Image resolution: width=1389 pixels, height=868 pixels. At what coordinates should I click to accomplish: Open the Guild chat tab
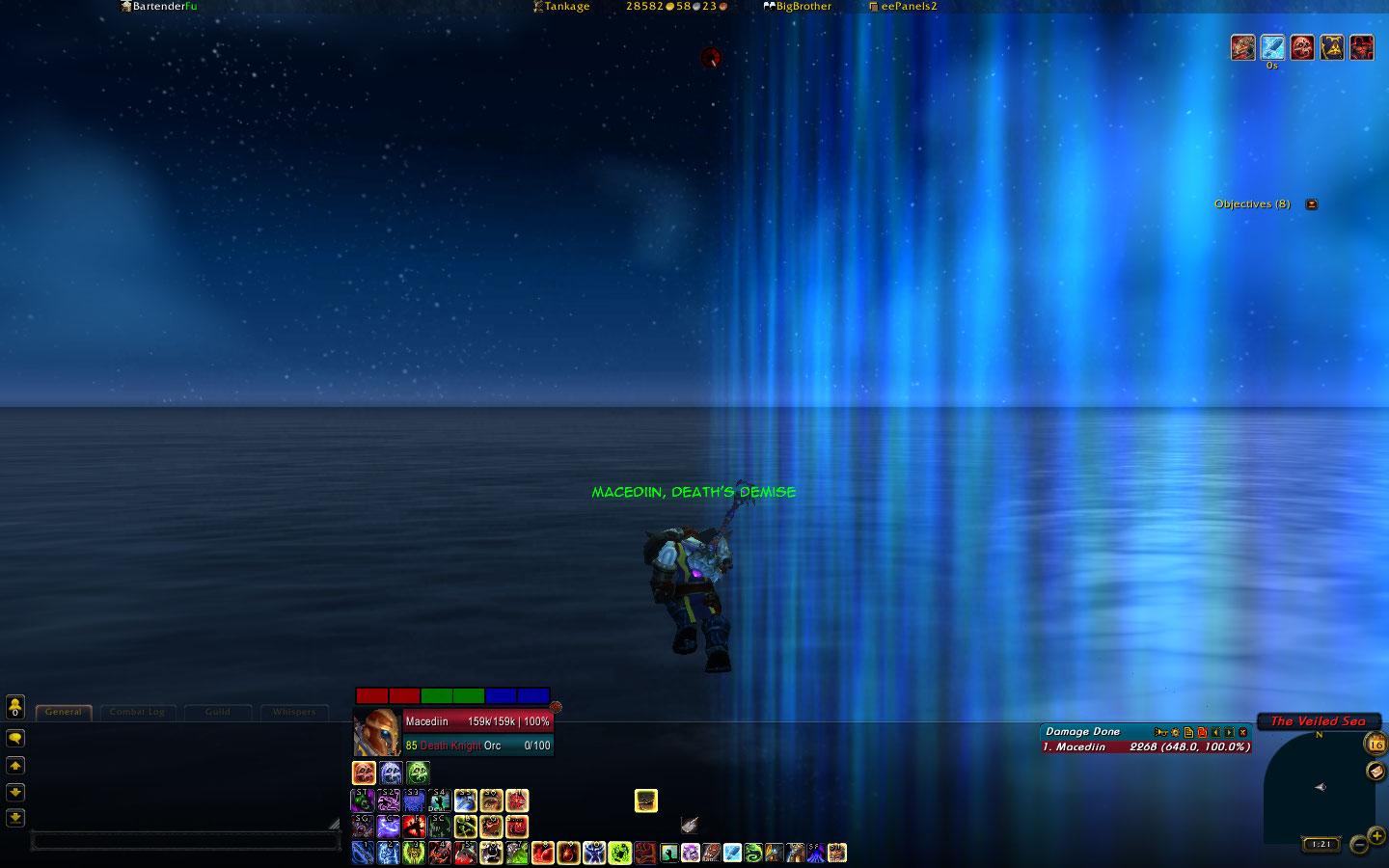coord(218,713)
